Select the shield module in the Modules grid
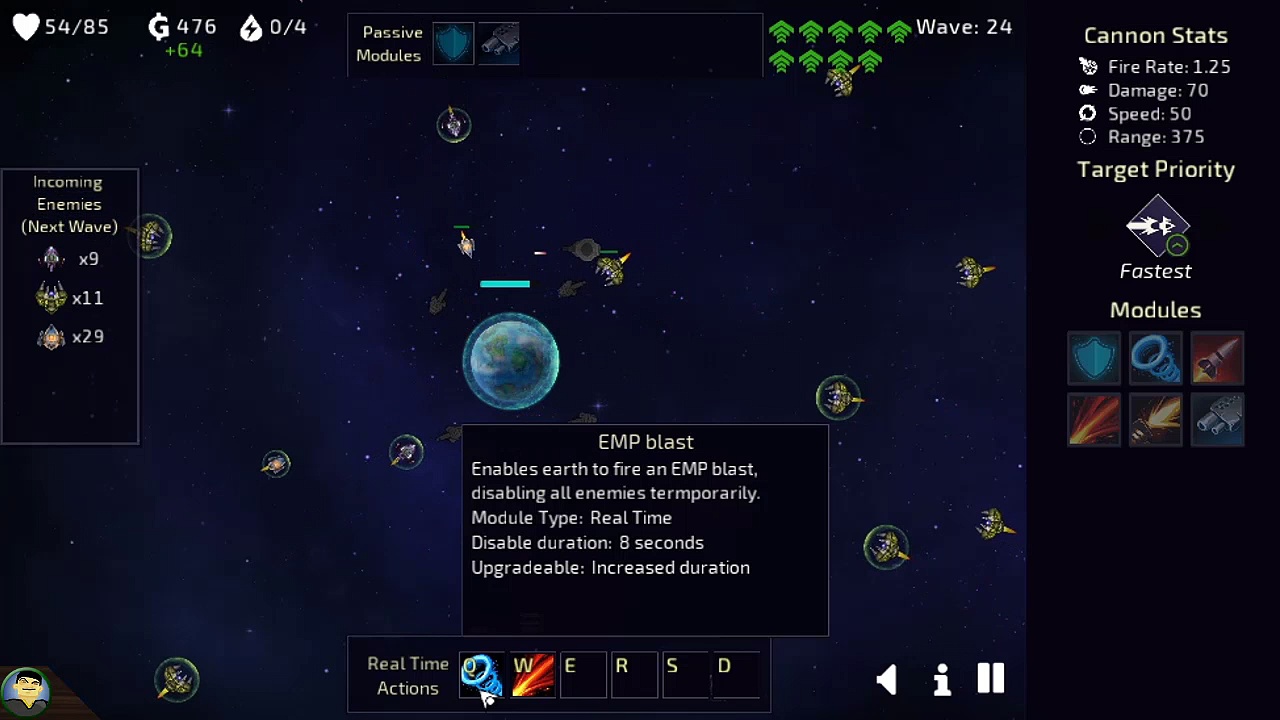 tap(1094, 358)
